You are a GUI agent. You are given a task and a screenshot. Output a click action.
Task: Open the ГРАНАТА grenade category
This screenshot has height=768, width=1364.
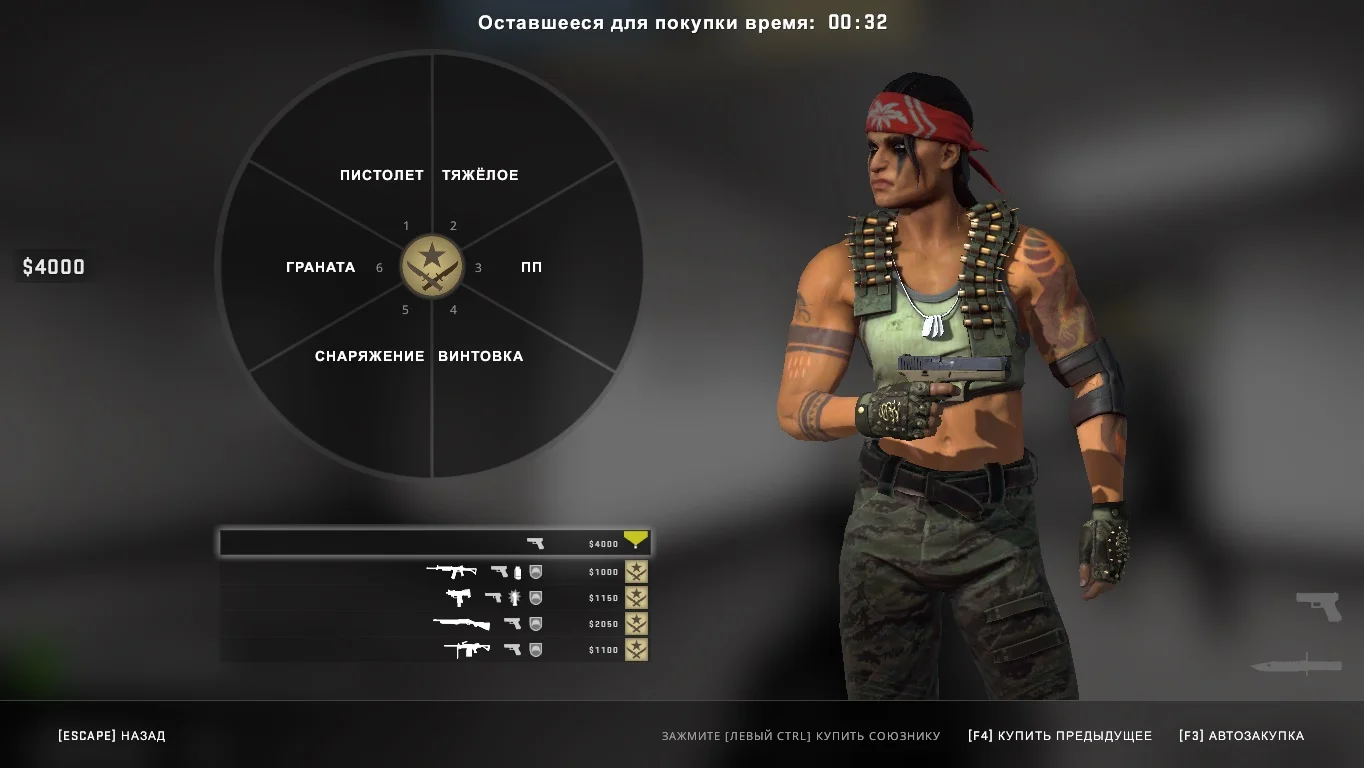[x=320, y=267]
